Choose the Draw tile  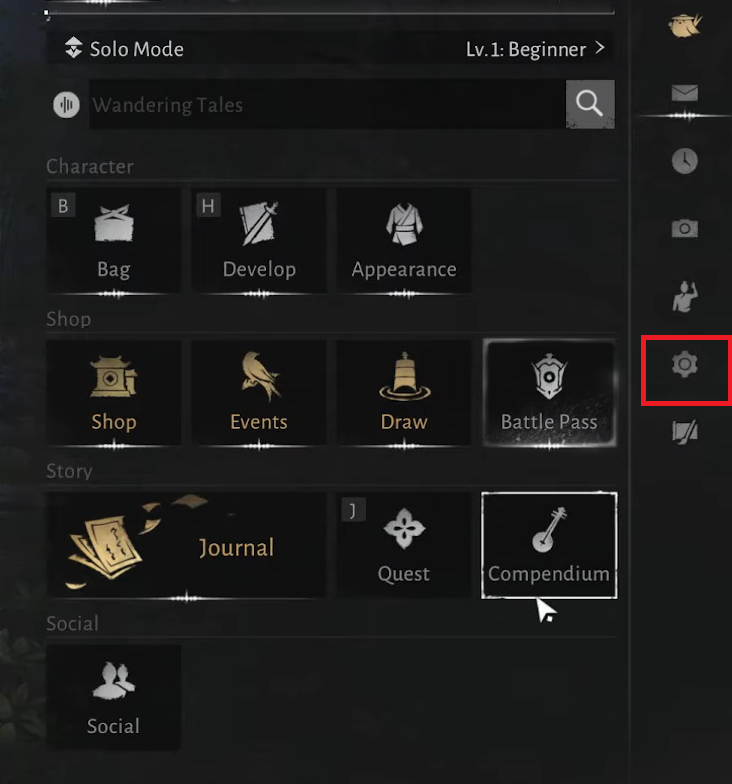click(x=404, y=394)
